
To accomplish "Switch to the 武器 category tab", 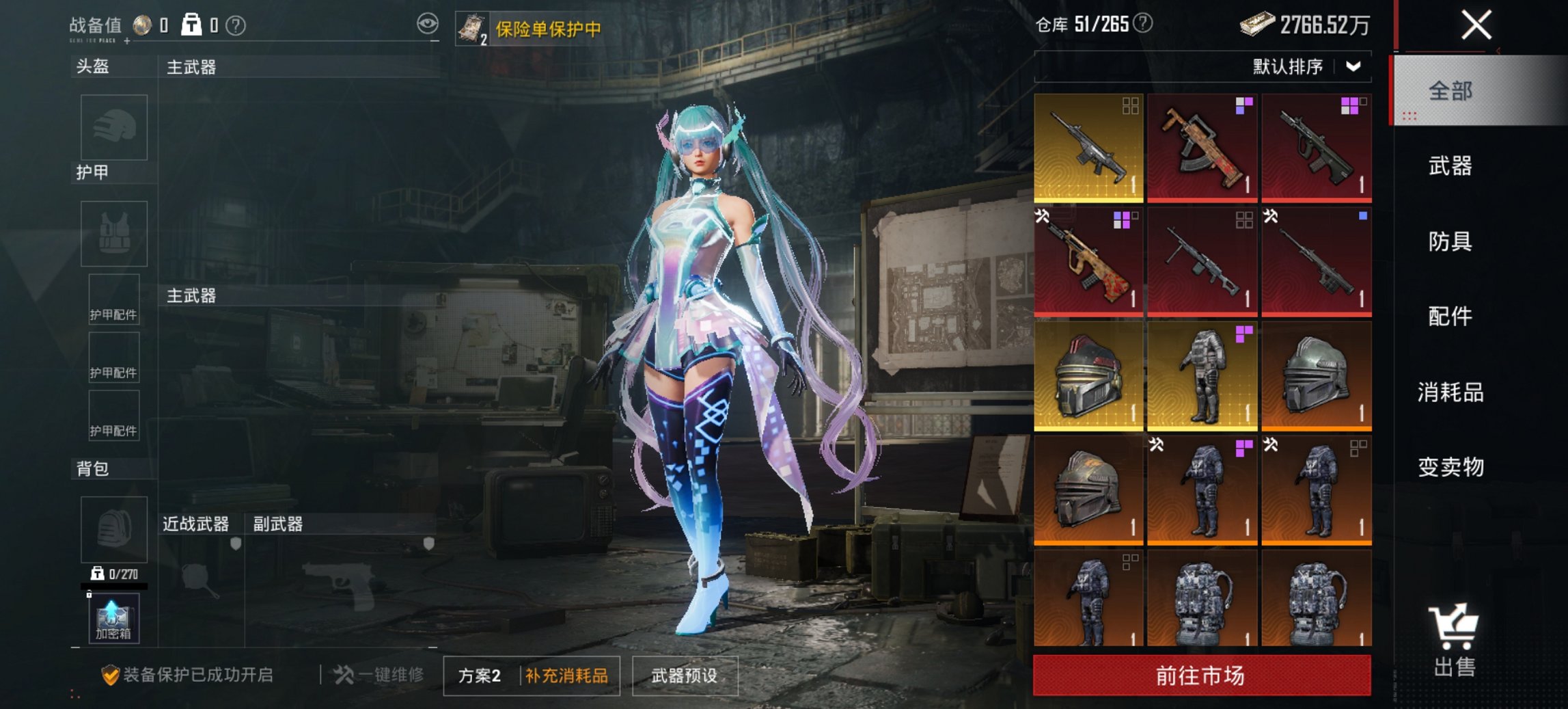I will click(1450, 165).
